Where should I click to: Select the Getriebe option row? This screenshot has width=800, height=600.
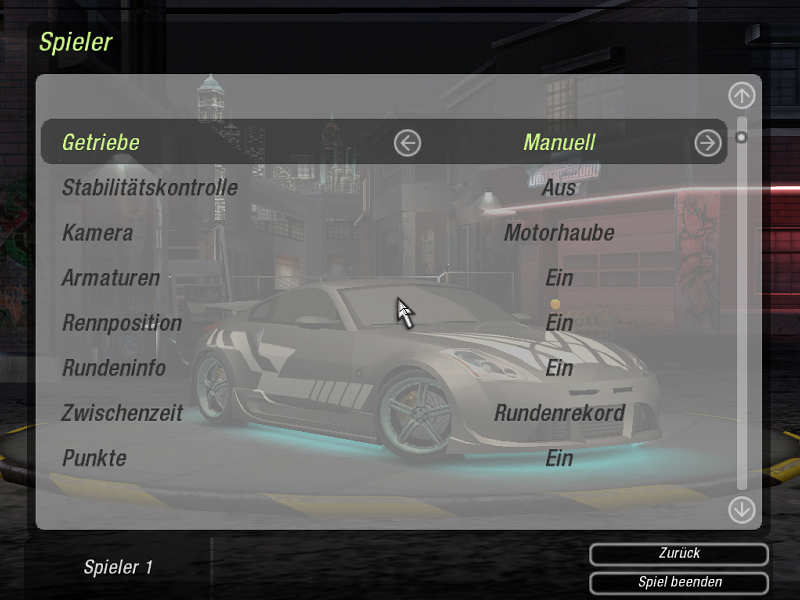point(101,142)
